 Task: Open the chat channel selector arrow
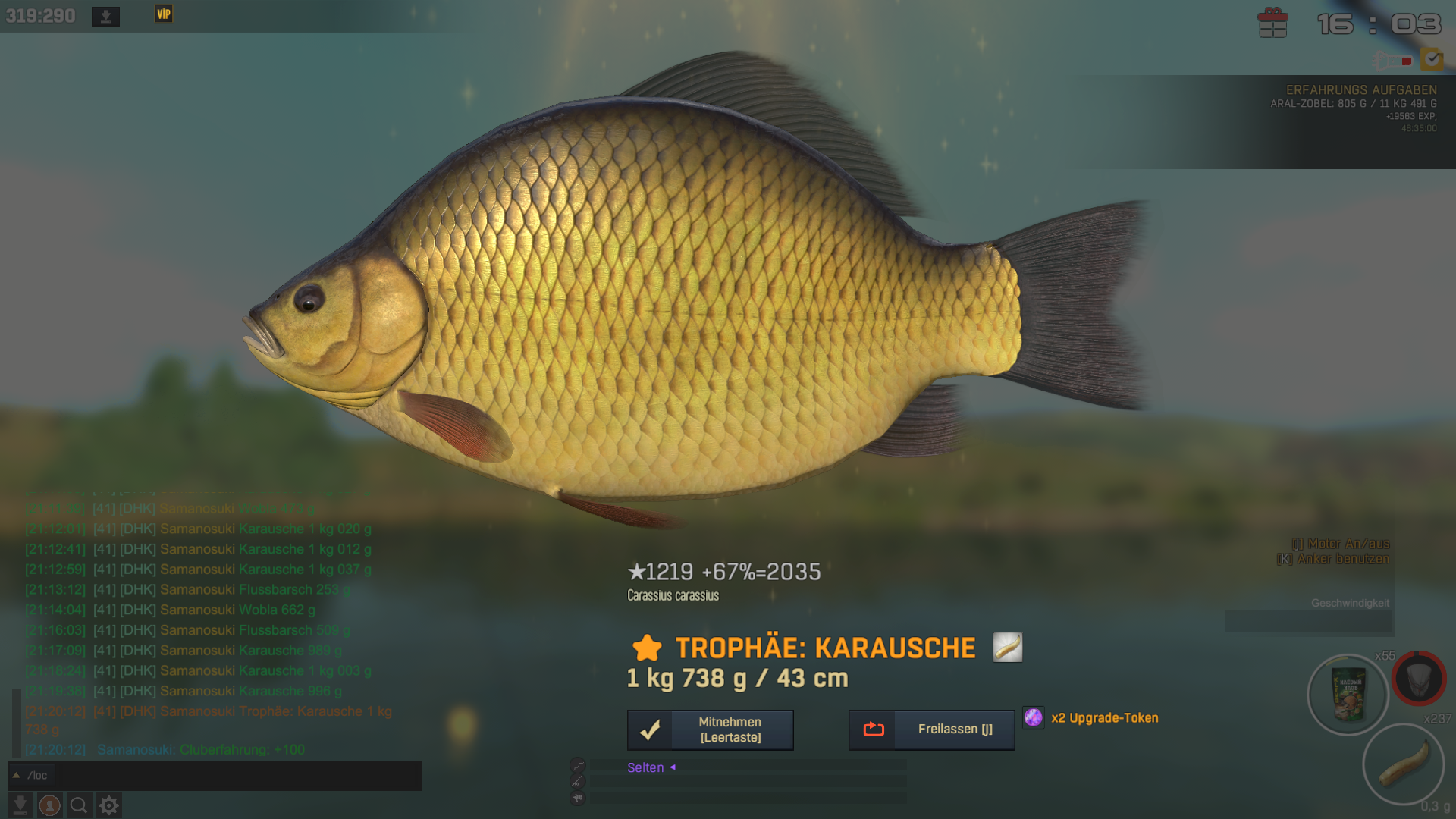16,776
